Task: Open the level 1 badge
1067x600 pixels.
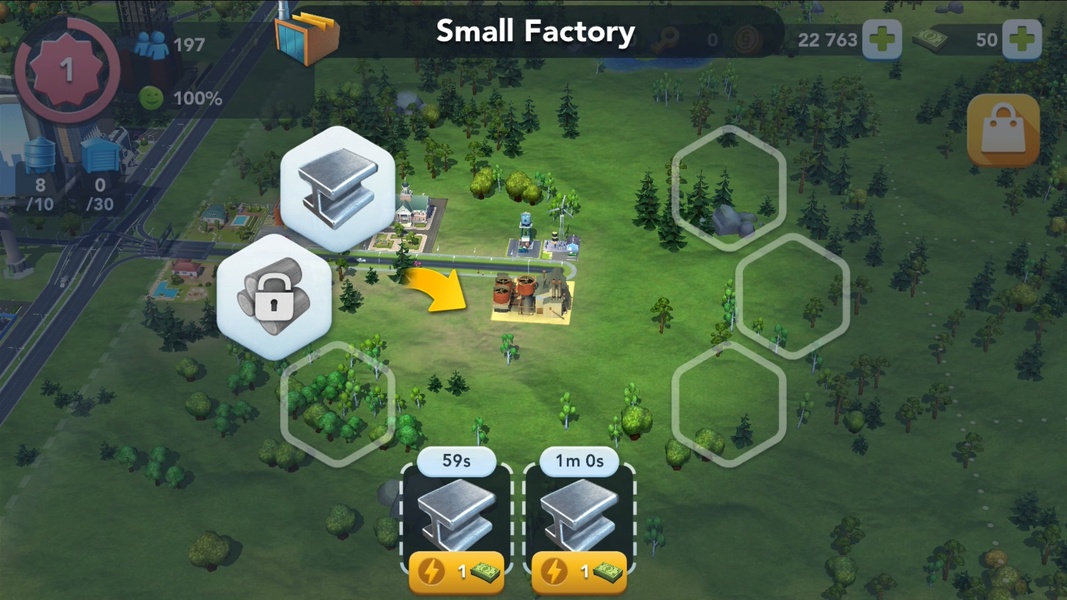Action: [x=66, y=71]
